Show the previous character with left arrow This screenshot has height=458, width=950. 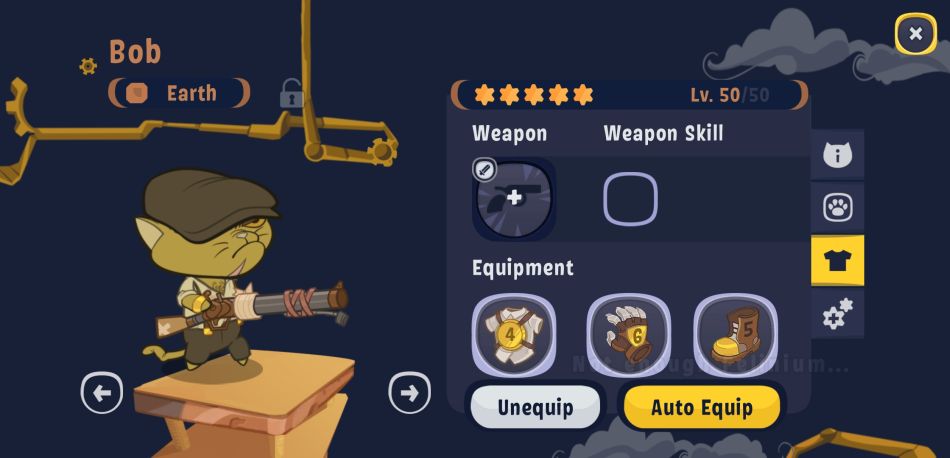tap(102, 393)
